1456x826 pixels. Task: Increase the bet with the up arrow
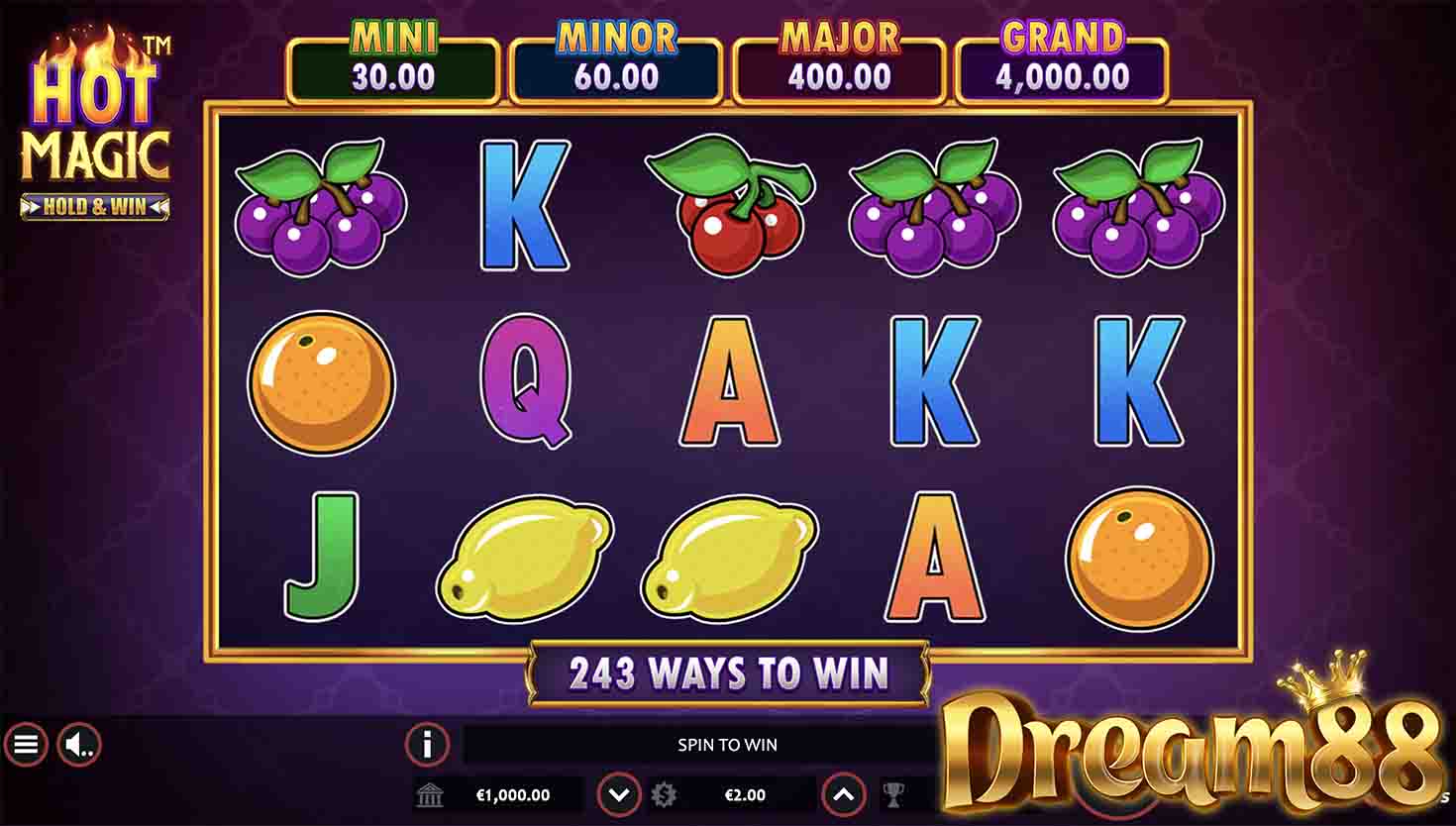pyautogui.click(x=843, y=794)
